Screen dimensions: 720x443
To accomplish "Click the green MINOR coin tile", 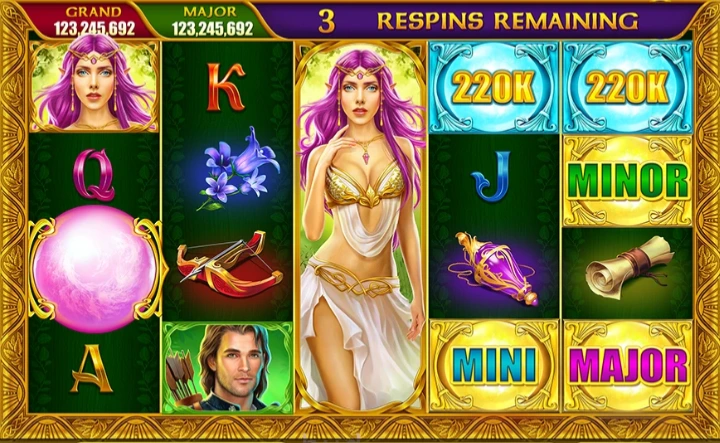I will (x=628, y=181).
